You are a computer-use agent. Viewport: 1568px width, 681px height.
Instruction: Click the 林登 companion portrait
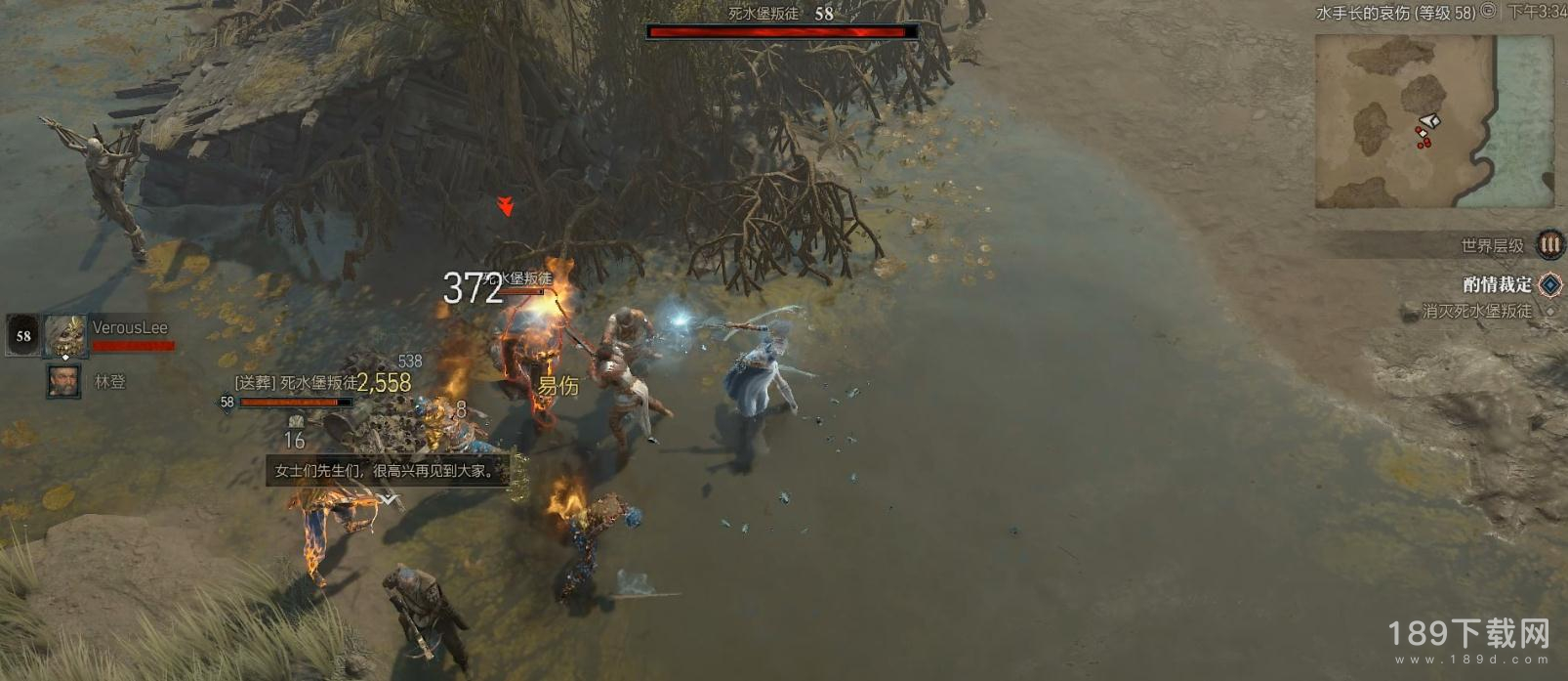[x=63, y=381]
